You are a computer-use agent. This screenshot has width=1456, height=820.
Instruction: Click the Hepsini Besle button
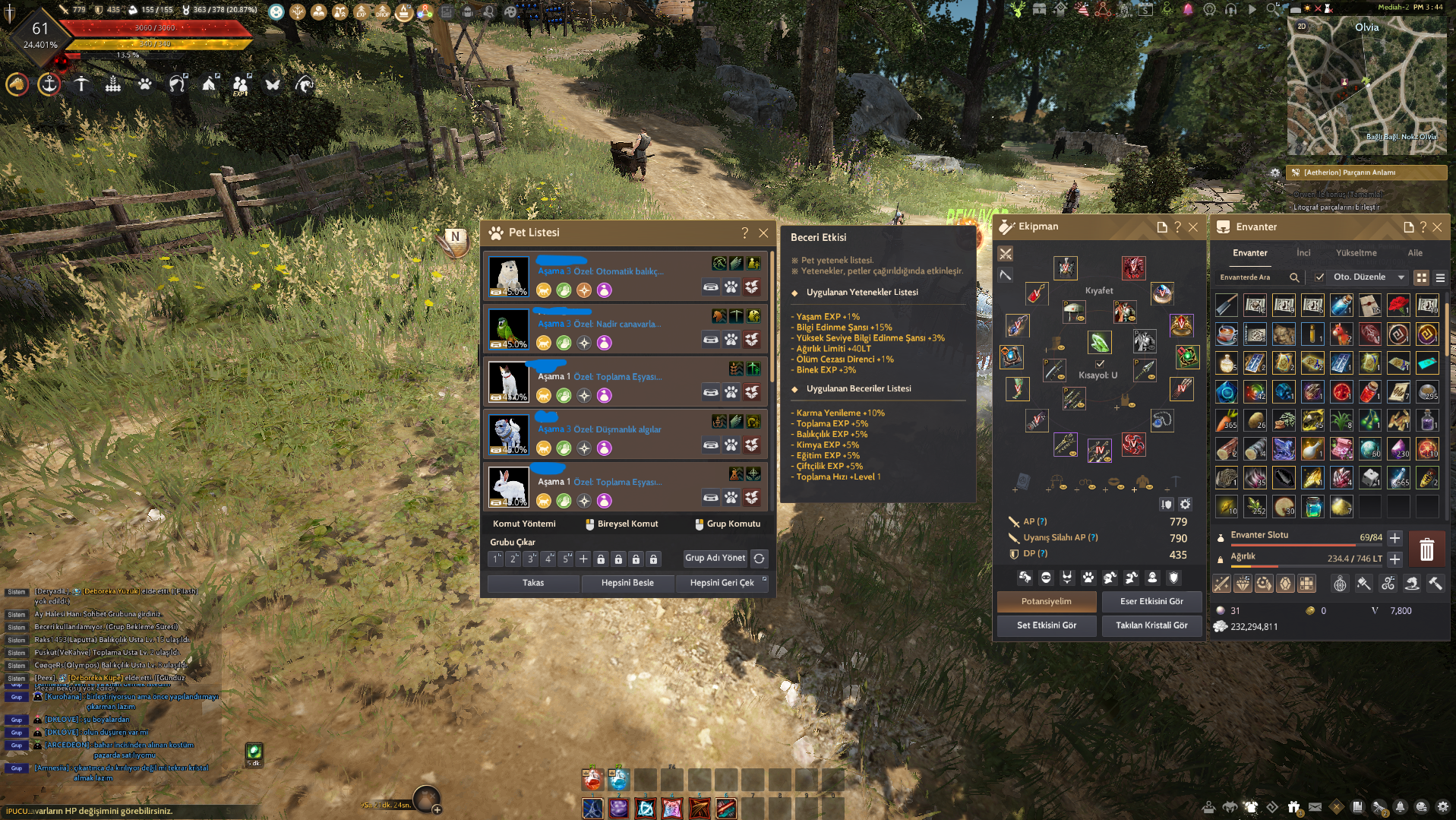[628, 583]
